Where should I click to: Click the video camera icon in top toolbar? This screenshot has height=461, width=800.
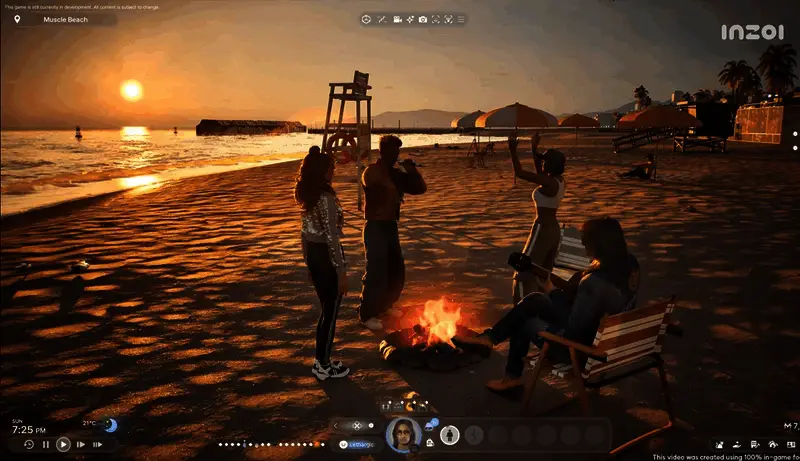point(397,19)
